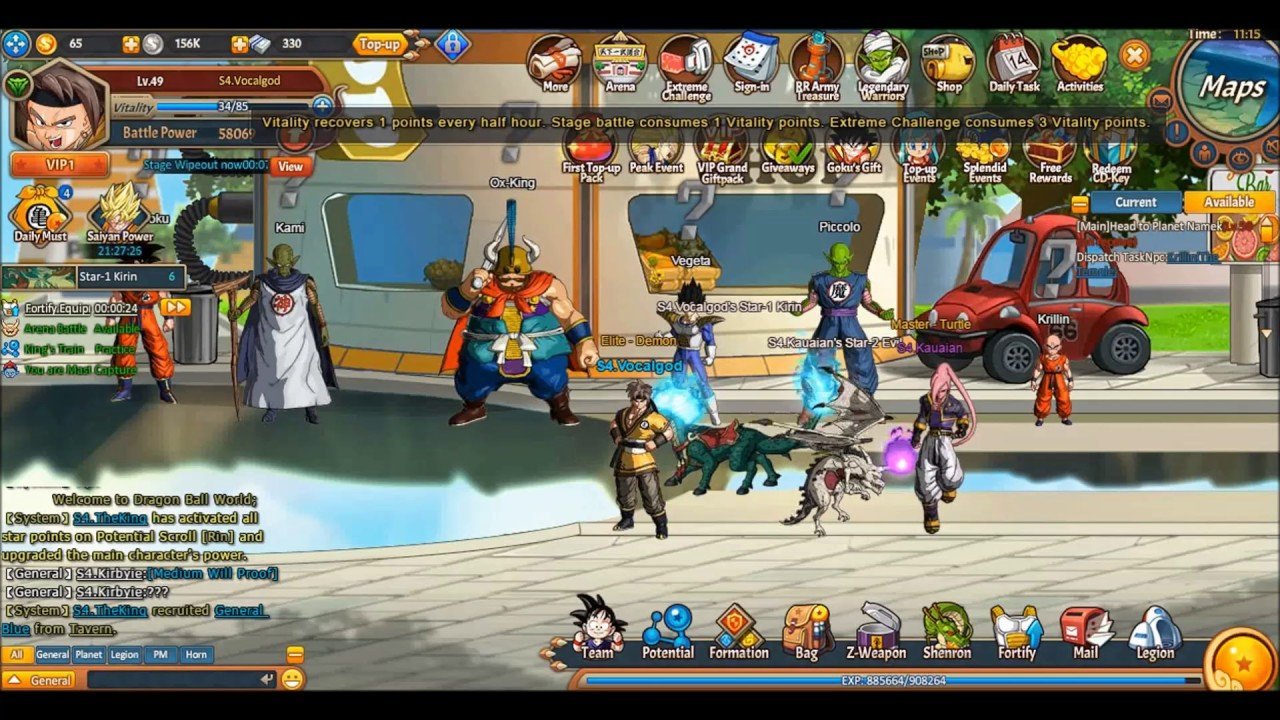The width and height of the screenshot is (1280, 720).
Task: Open the Goku's Gift event
Action: tap(853, 151)
